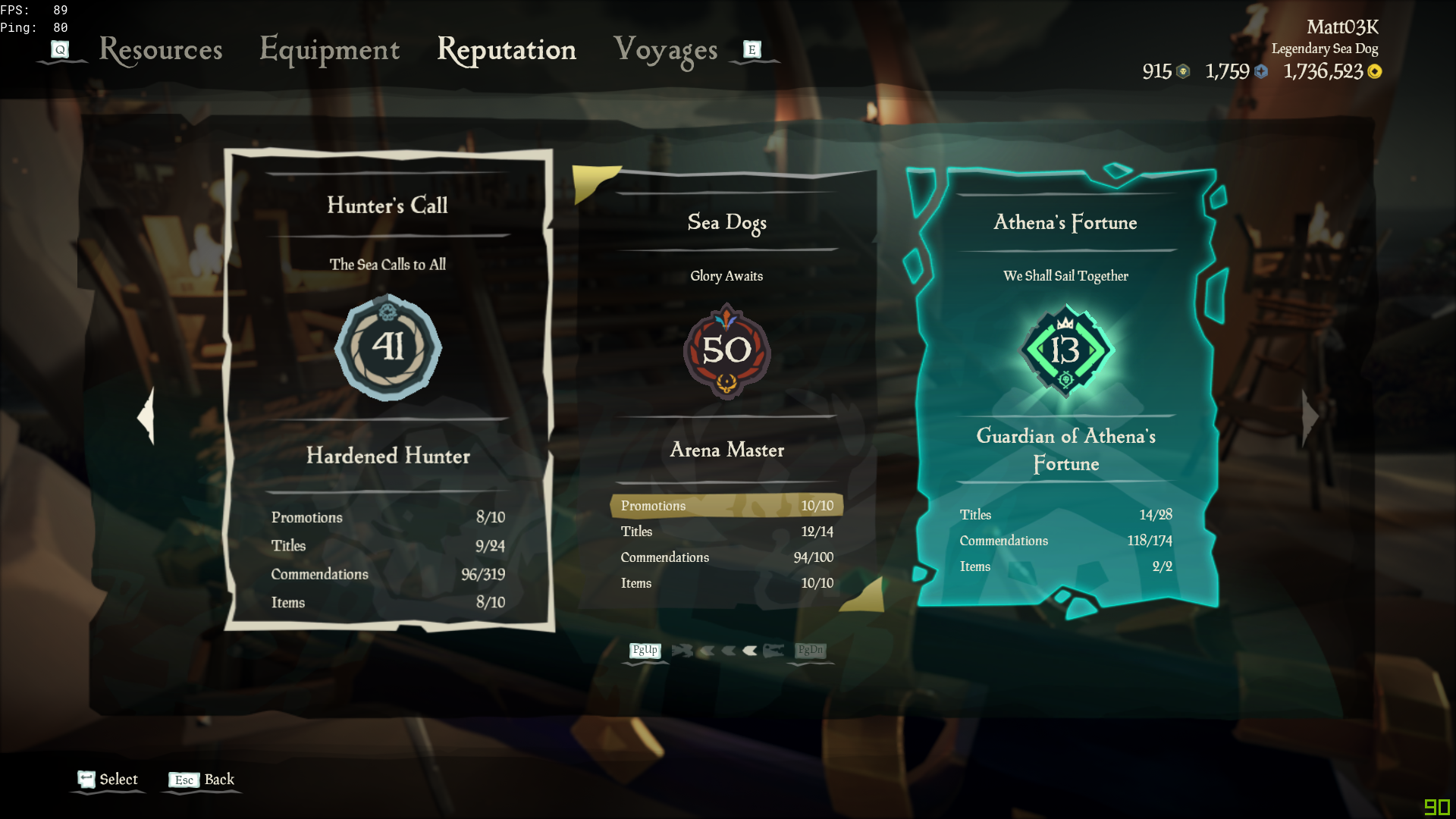Click the Q hotkey banner icon
1456x819 pixels.
pyautogui.click(x=59, y=49)
